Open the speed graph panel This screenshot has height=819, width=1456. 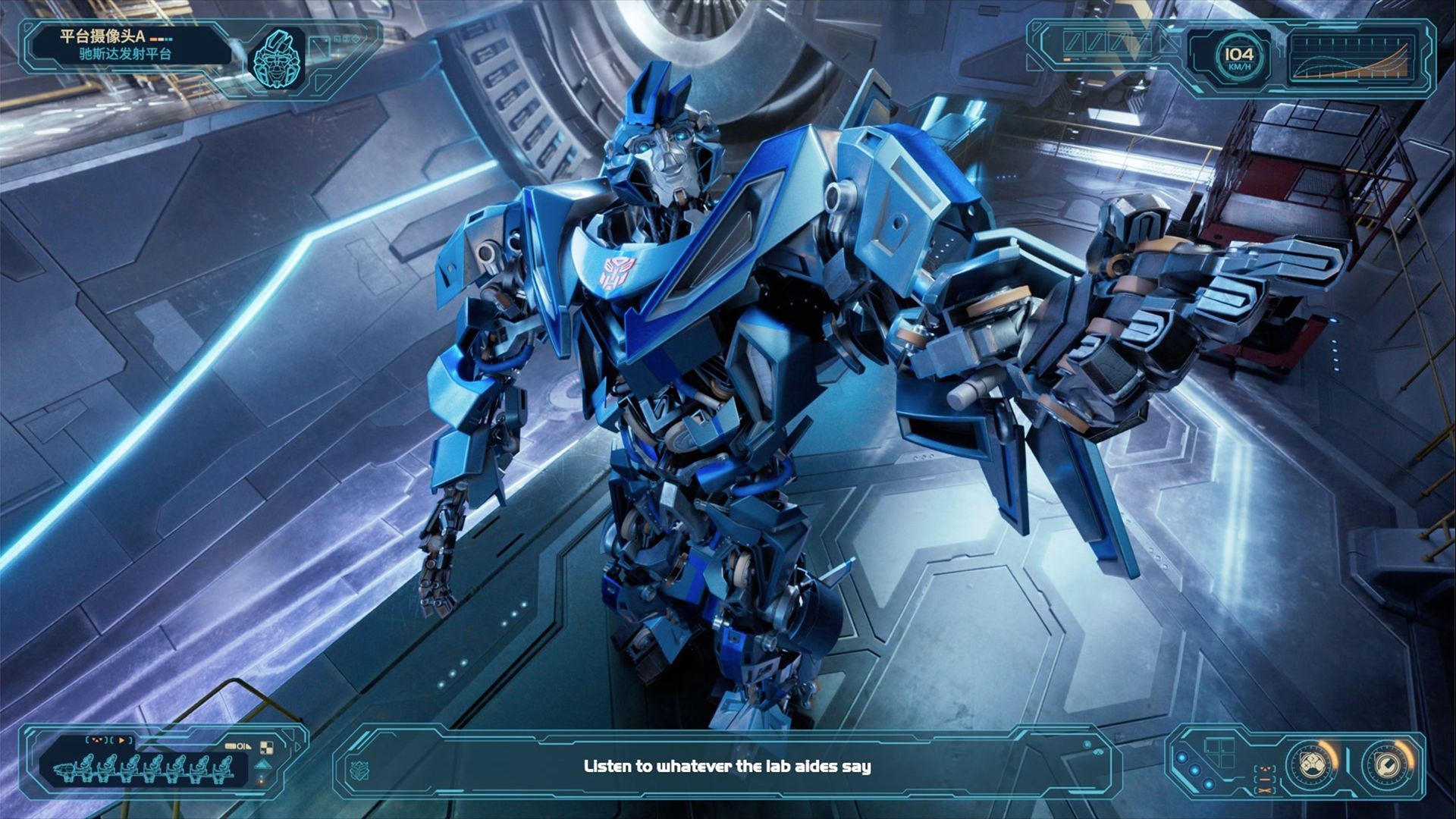tap(1351, 58)
